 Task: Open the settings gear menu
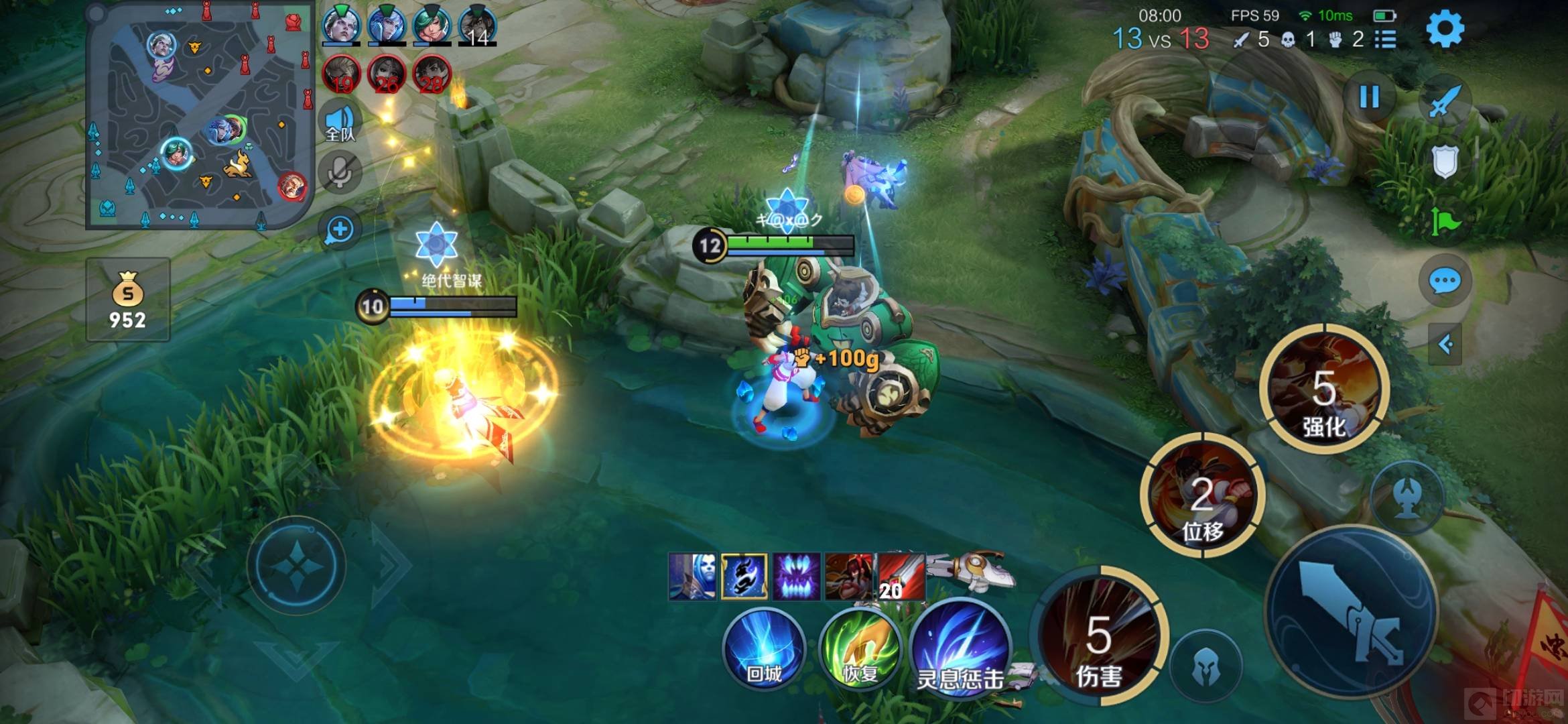tap(1444, 29)
